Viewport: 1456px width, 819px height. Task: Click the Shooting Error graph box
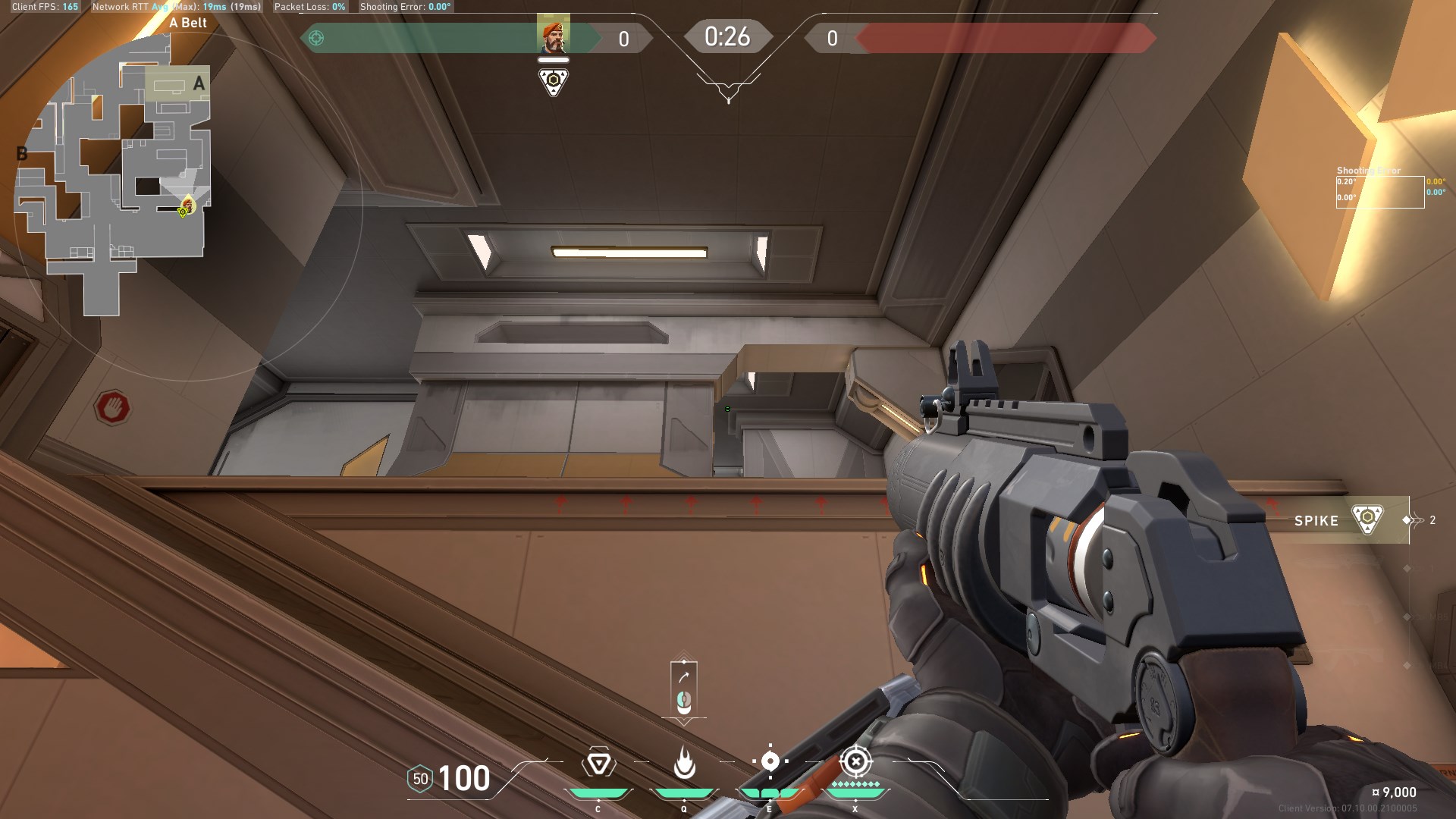point(1379,192)
